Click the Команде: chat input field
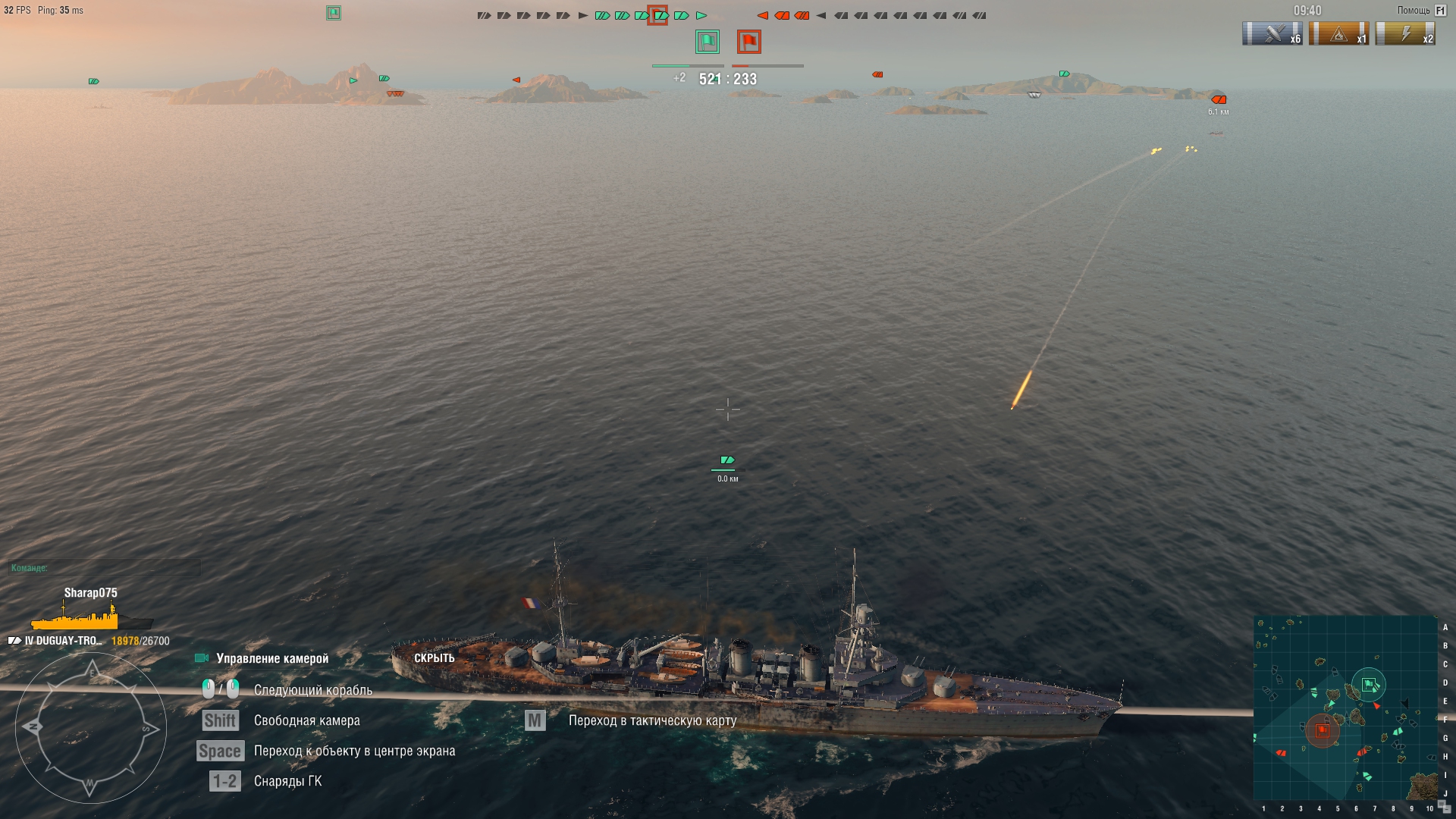The width and height of the screenshot is (1456, 819). point(106,566)
